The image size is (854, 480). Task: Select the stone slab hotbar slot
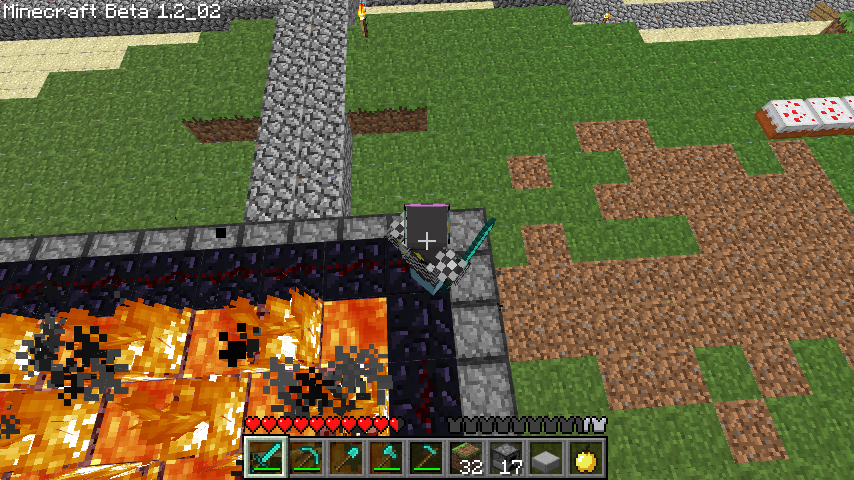[x=545, y=458]
